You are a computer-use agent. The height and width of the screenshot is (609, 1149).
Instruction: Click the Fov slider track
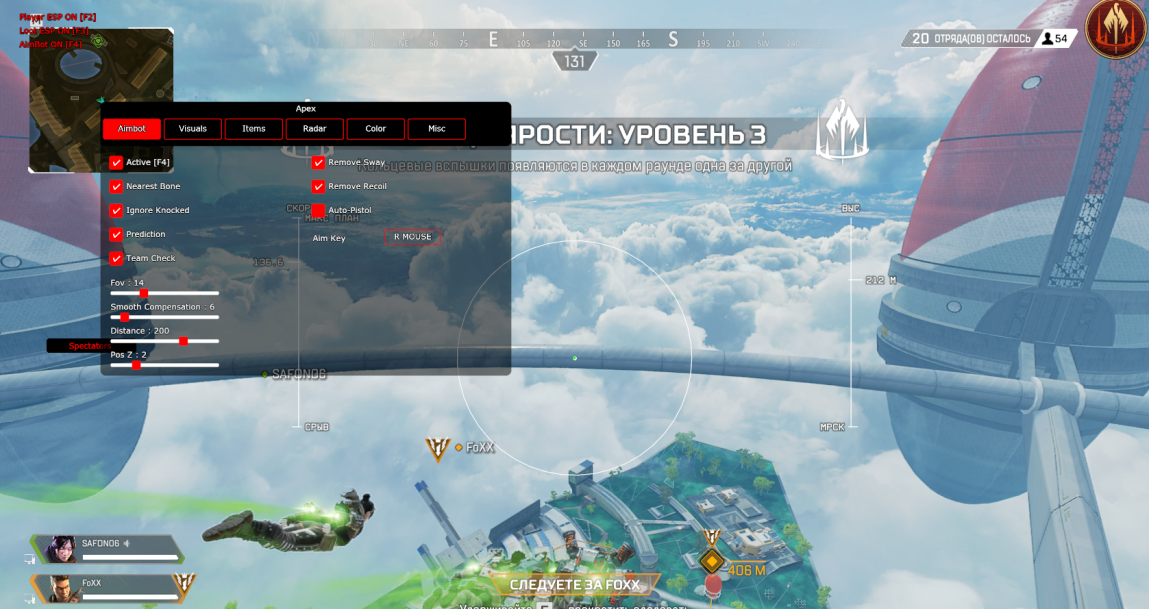tap(165, 293)
